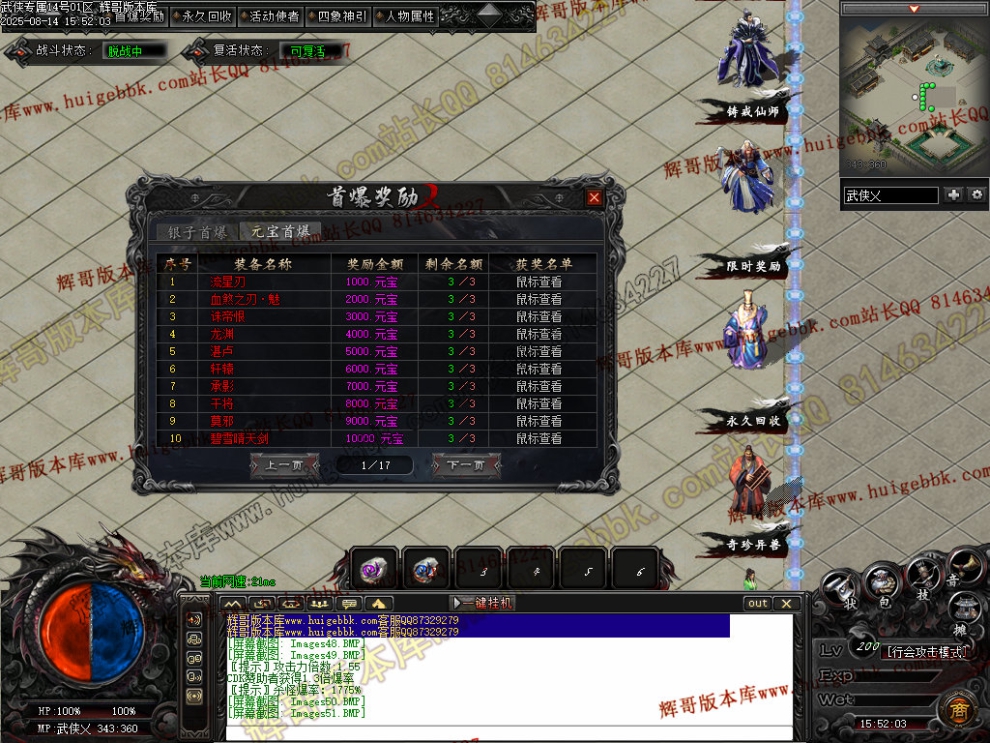Close the 首爆奖励 reward window
The width and height of the screenshot is (990, 743).
pos(594,198)
